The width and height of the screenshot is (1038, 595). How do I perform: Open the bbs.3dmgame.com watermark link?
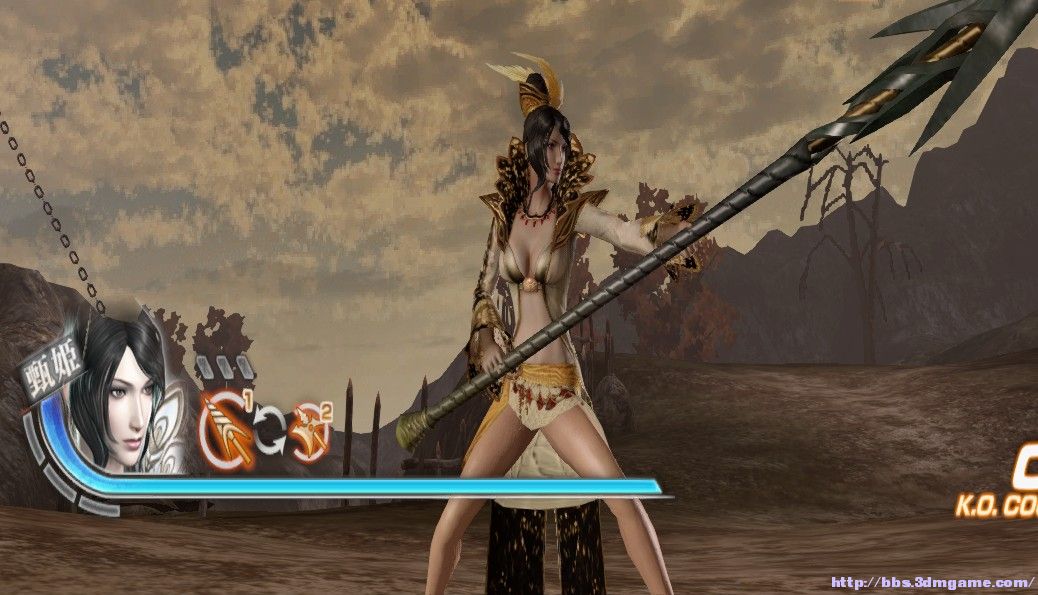932,582
